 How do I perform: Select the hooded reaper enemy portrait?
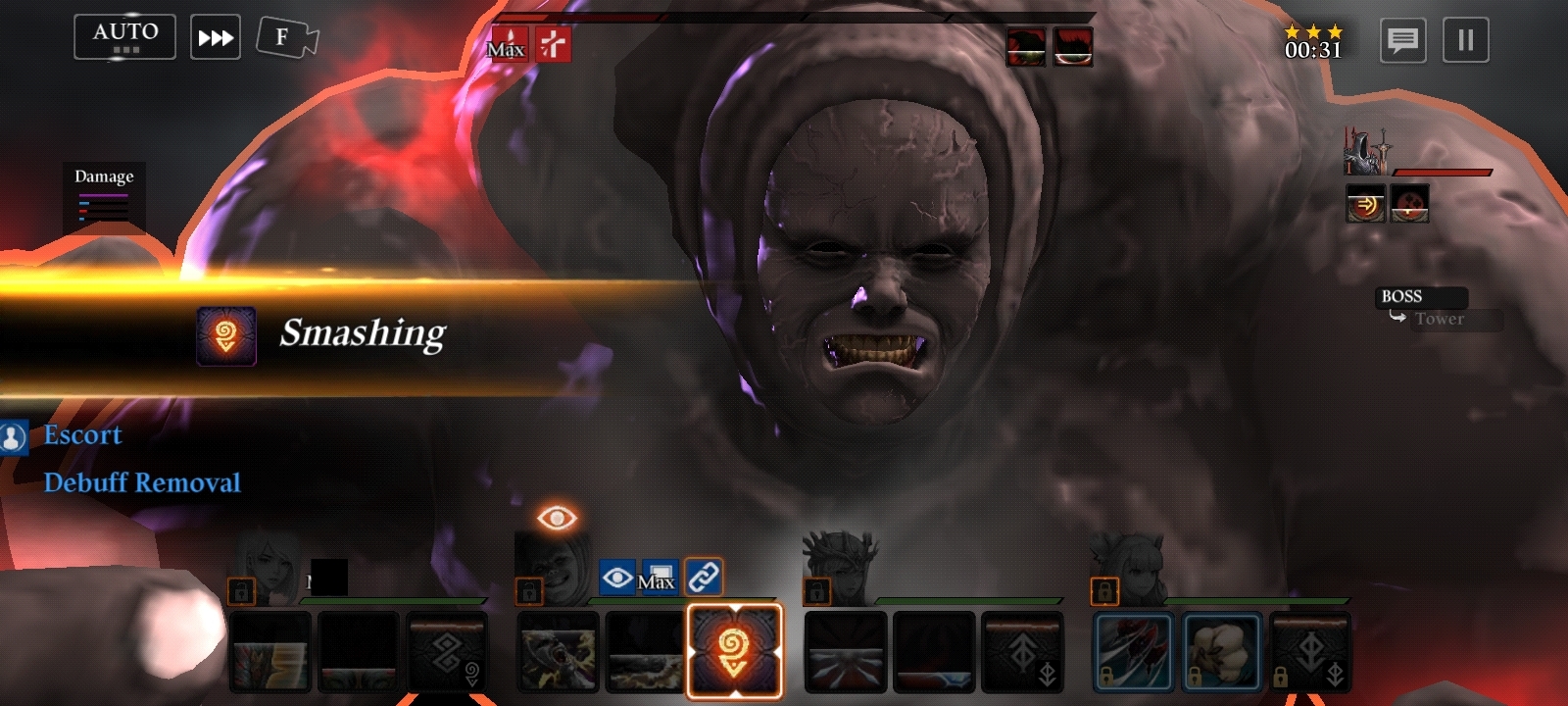1366,151
